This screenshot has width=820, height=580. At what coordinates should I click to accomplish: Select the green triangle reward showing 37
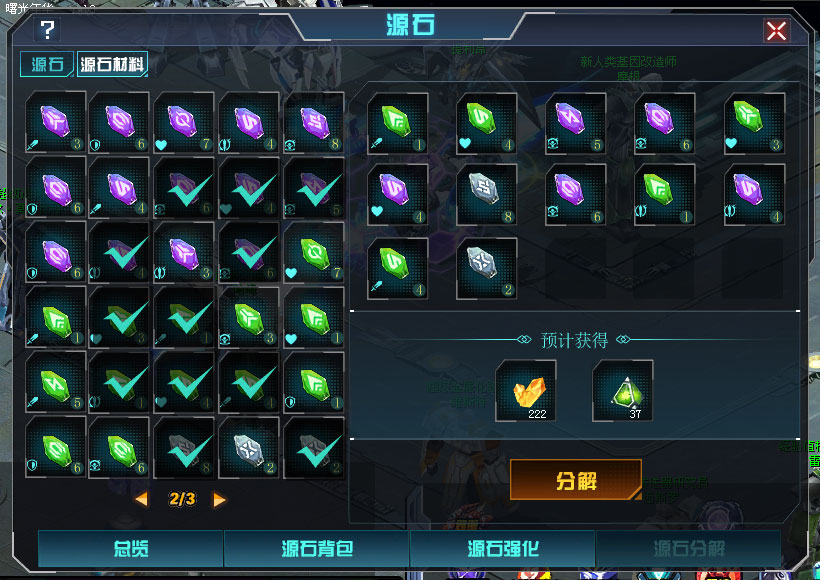coord(623,391)
